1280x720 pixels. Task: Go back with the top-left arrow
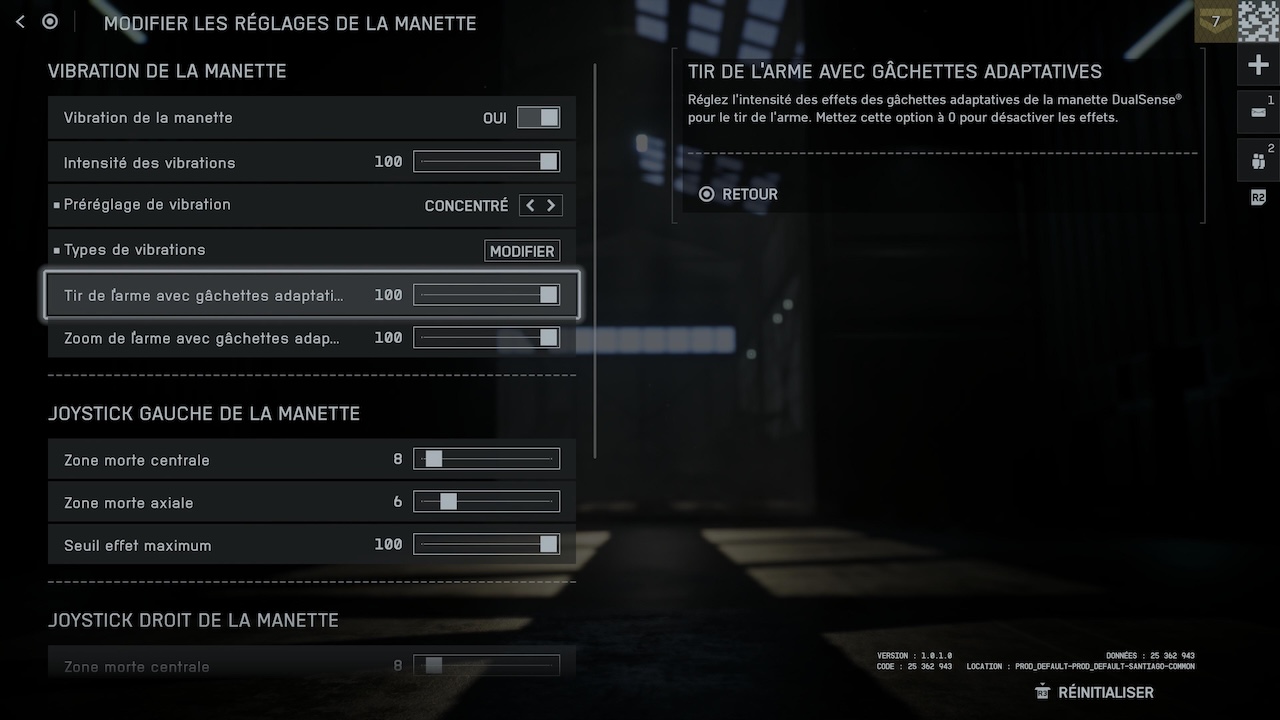20,22
